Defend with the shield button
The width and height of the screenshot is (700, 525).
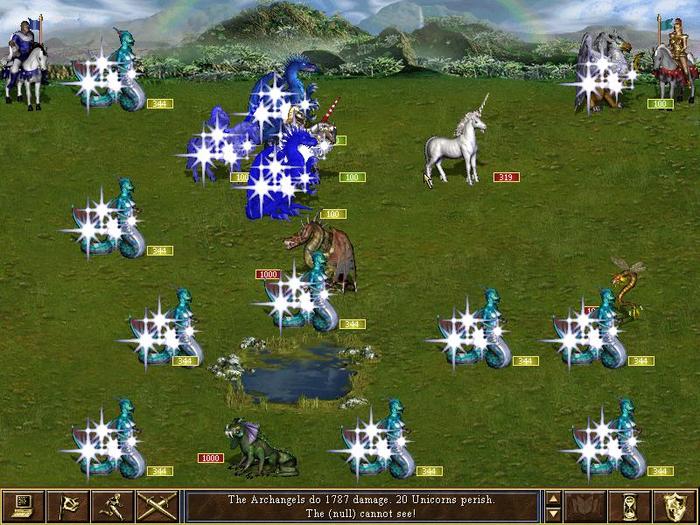click(x=675, y=507)
